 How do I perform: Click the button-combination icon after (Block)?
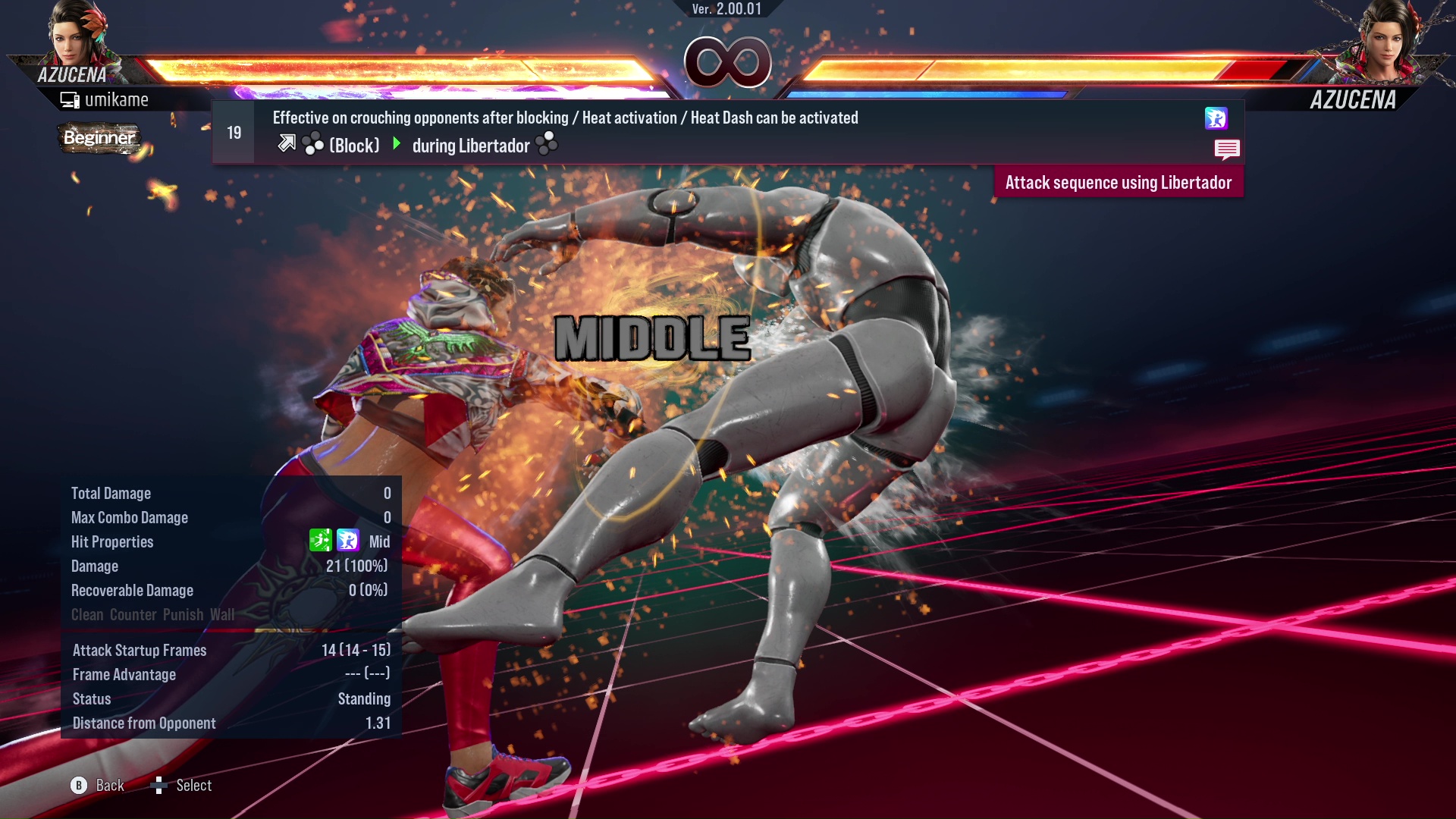tap(312, 143)
